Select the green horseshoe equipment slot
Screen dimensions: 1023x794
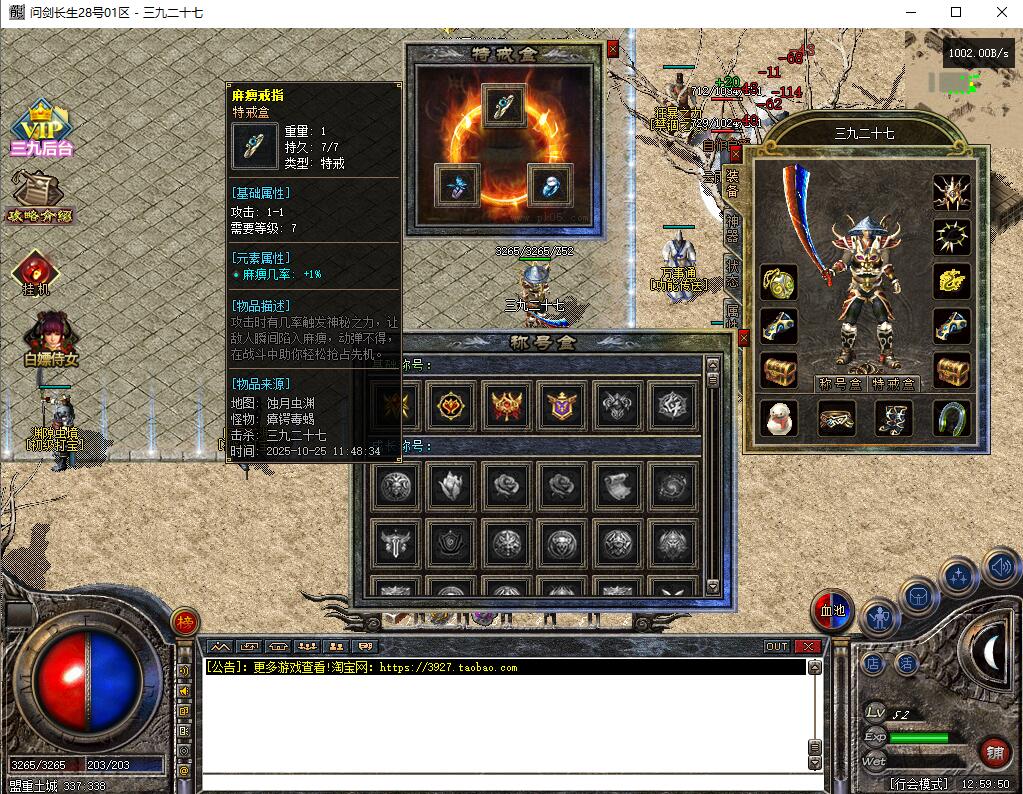click(x=952, y=418)
